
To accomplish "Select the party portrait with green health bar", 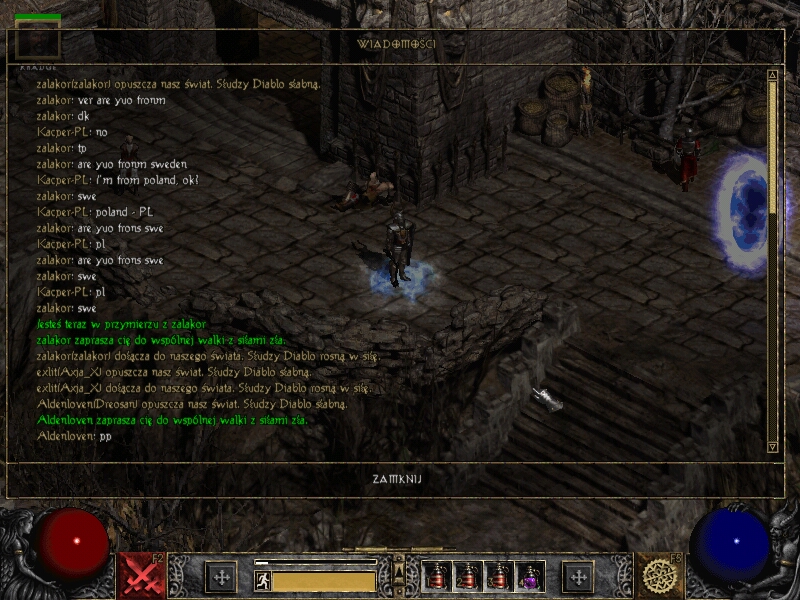I will [38, 39].
